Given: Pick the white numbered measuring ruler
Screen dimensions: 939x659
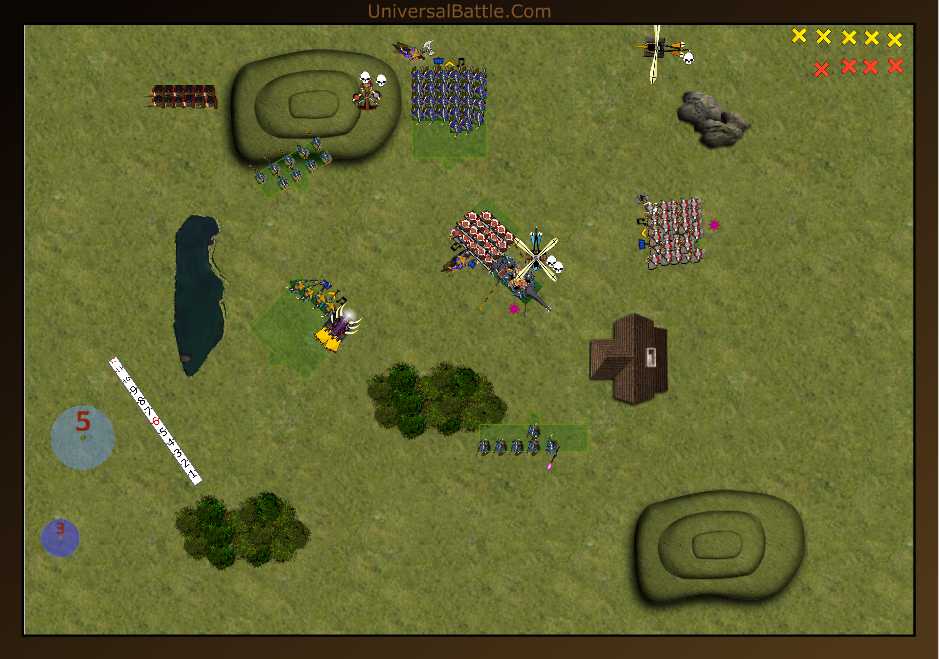Looking at the screenshot, I should [155, 421].
